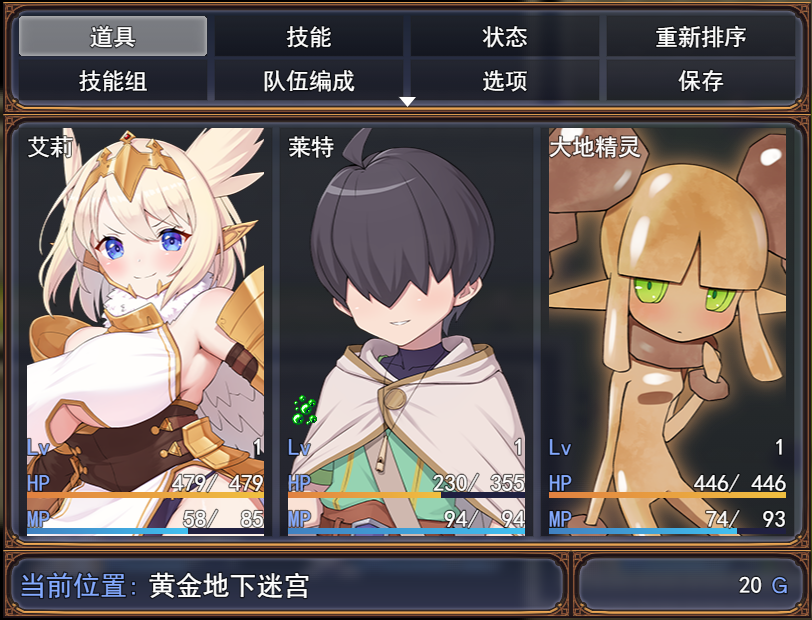Image resolution: width=812 pixels, height=620 pixels.
Task: Select party member 艾莉's portrait card
Action: click(145, 330)
